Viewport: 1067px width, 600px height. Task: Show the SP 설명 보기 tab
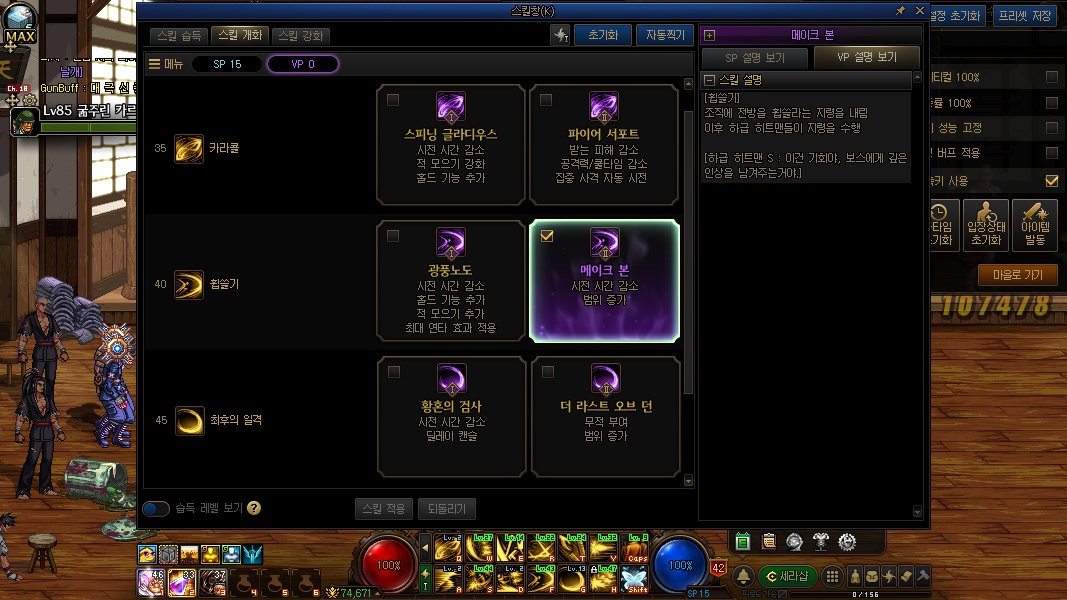pos(755,57)
